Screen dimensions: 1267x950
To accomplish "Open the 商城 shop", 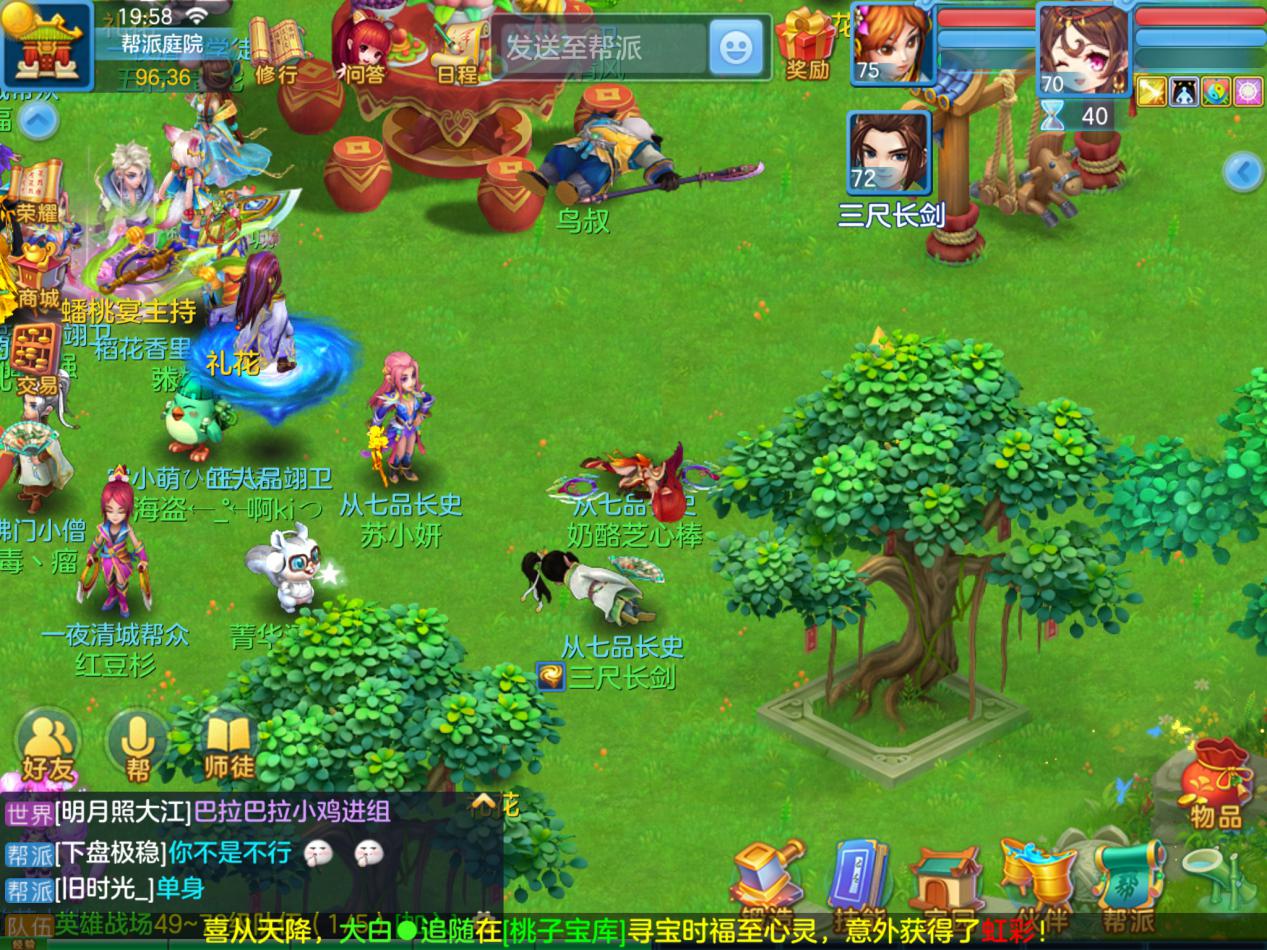I will click(36, 275).
